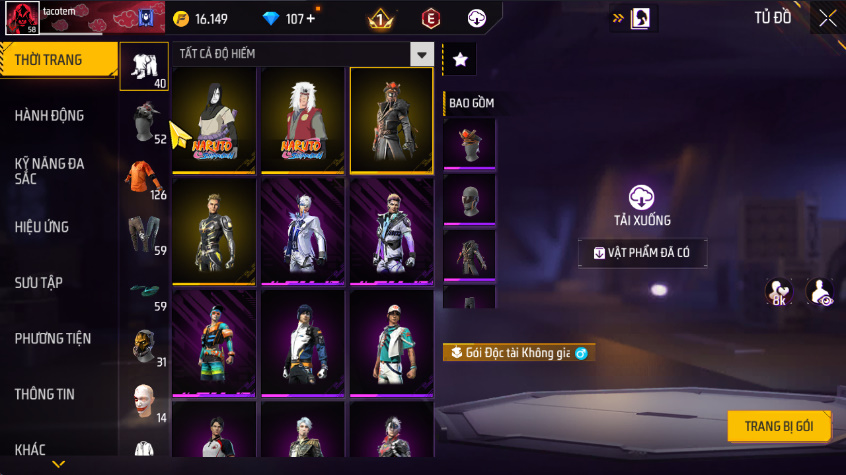Select the white-haired Naruto outfit bundle
The image size is (846, 475).
[302, 120]
